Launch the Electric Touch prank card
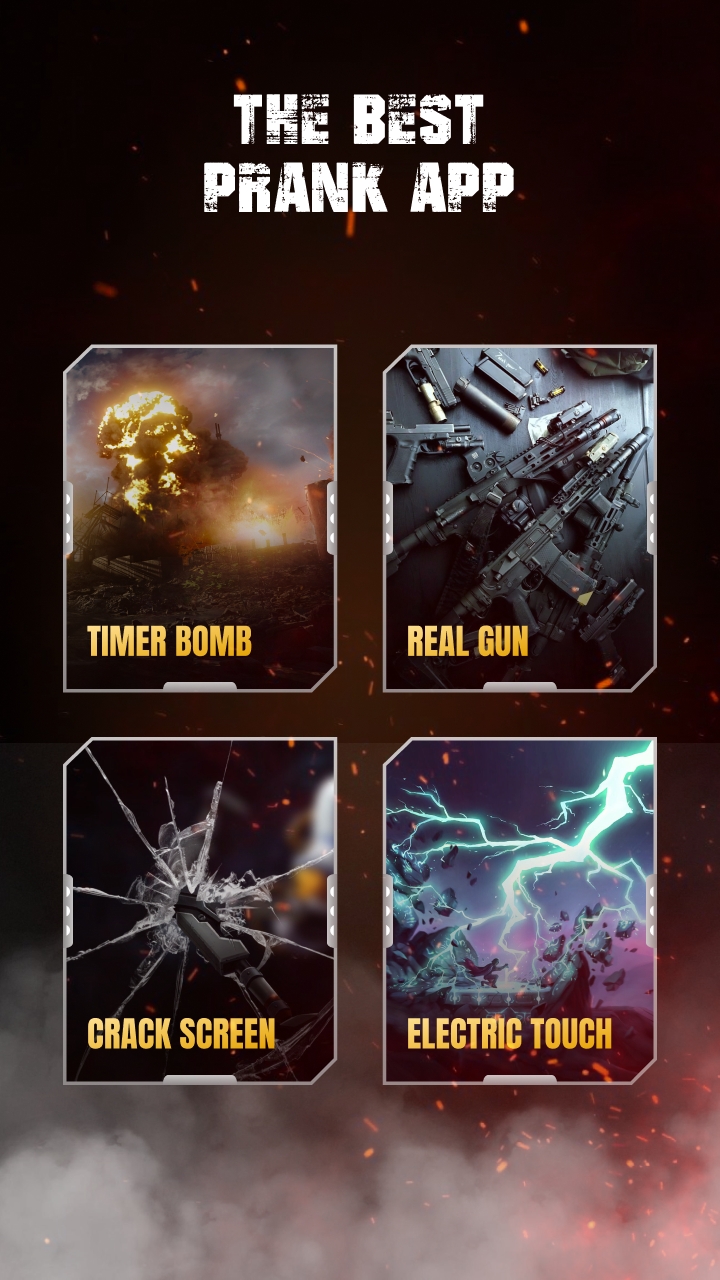 click(x=520, y=910)
